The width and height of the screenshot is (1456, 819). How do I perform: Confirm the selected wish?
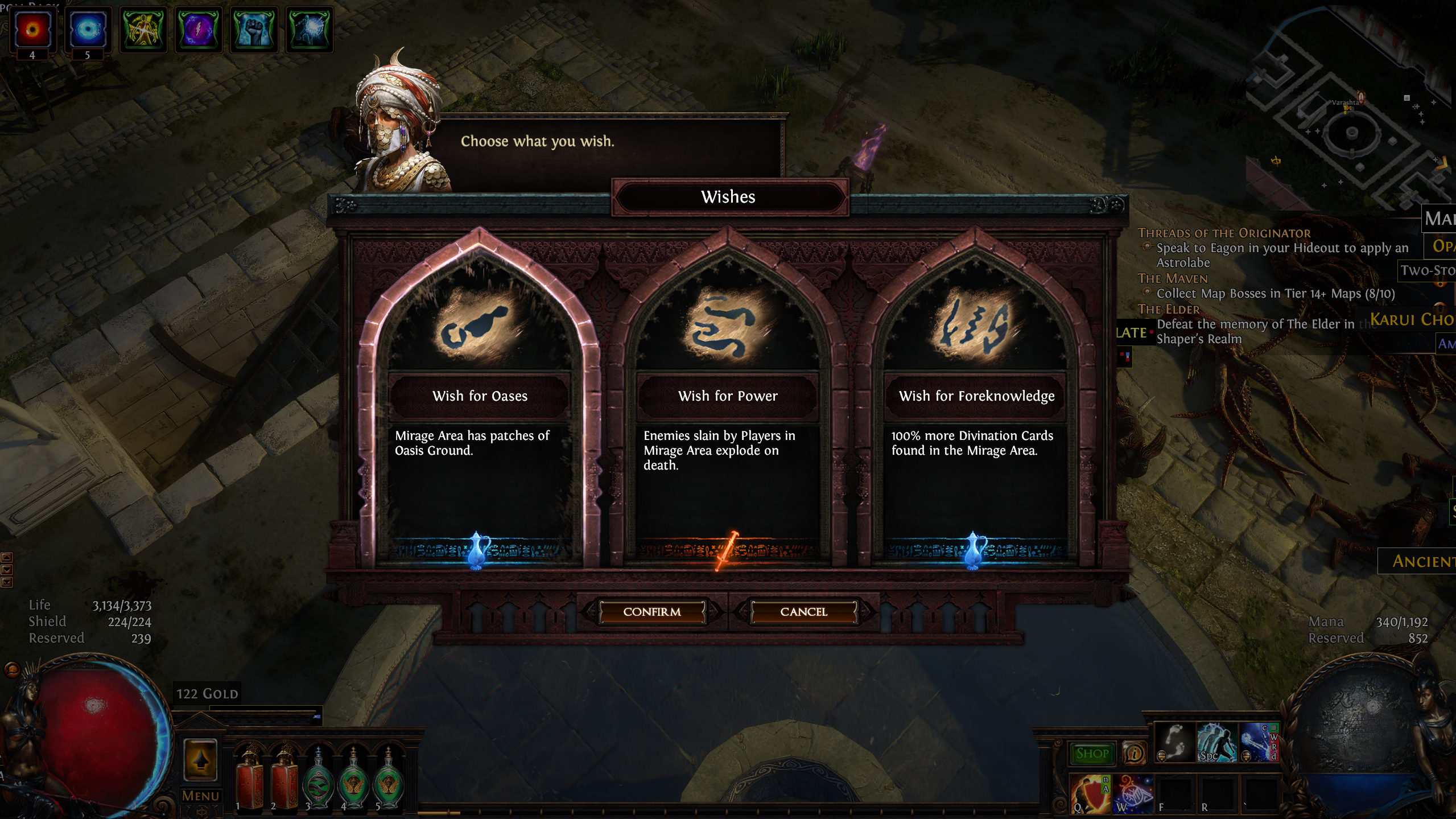(x=653, y=612)
